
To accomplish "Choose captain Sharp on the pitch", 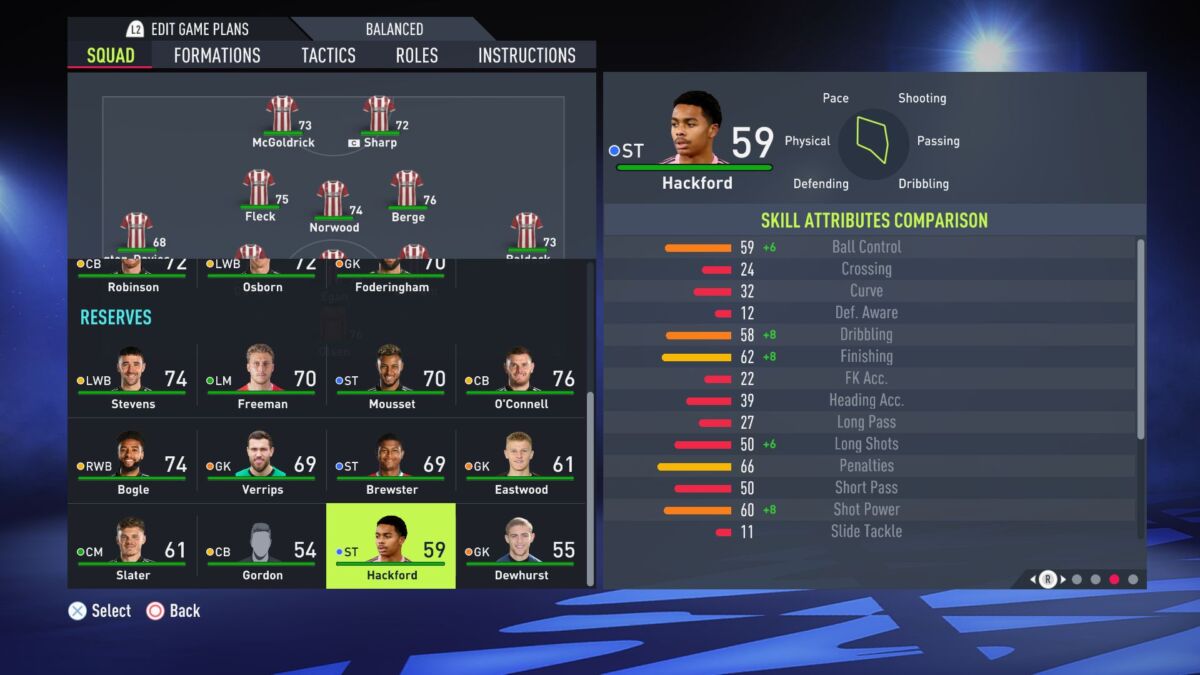I will click(379, 120).
